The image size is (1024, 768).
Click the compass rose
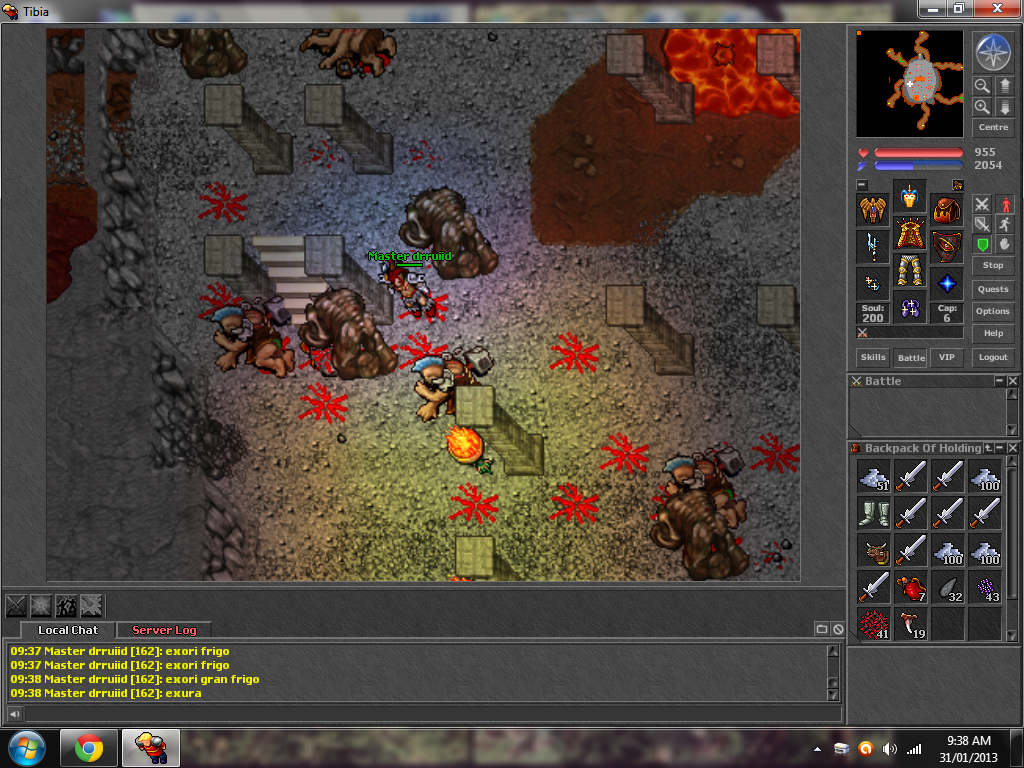(992, 53)
